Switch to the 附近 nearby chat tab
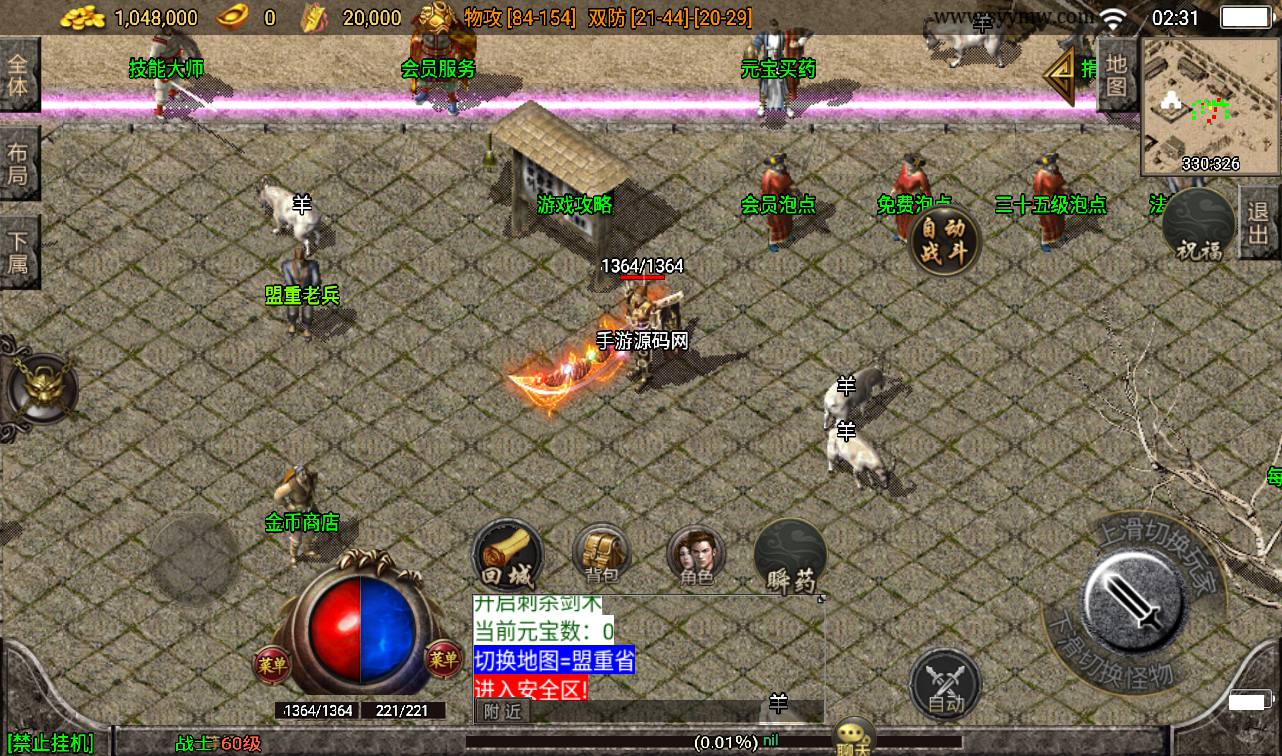The width and height of the screenshot is (1282, 756). pos(502,711)
